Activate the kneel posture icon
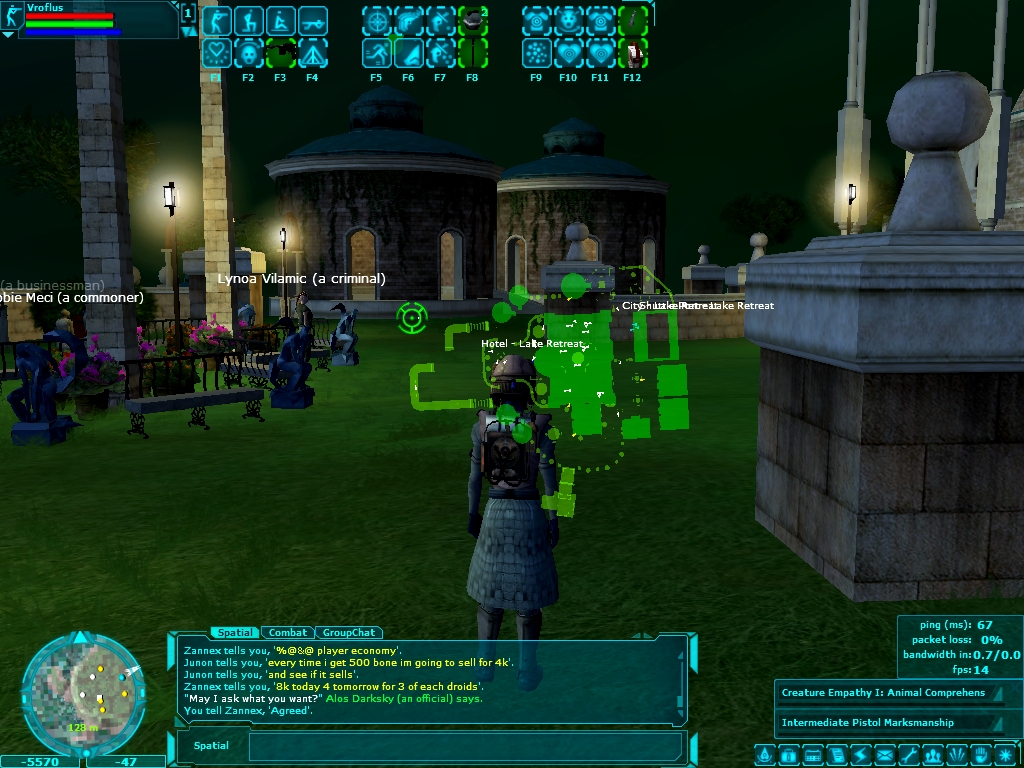 248,21
